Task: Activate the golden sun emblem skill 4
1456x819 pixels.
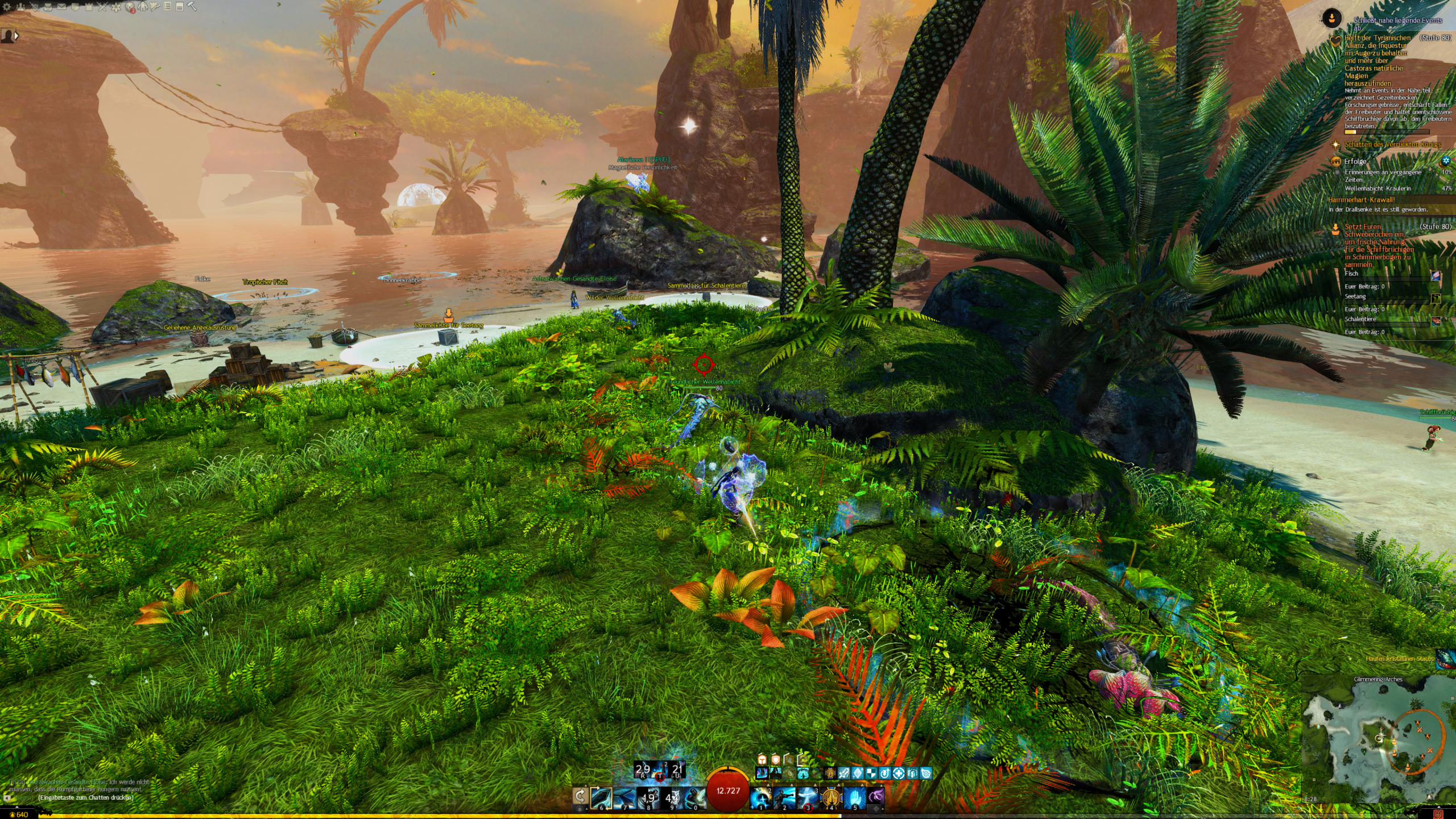Action: (831, 797)
